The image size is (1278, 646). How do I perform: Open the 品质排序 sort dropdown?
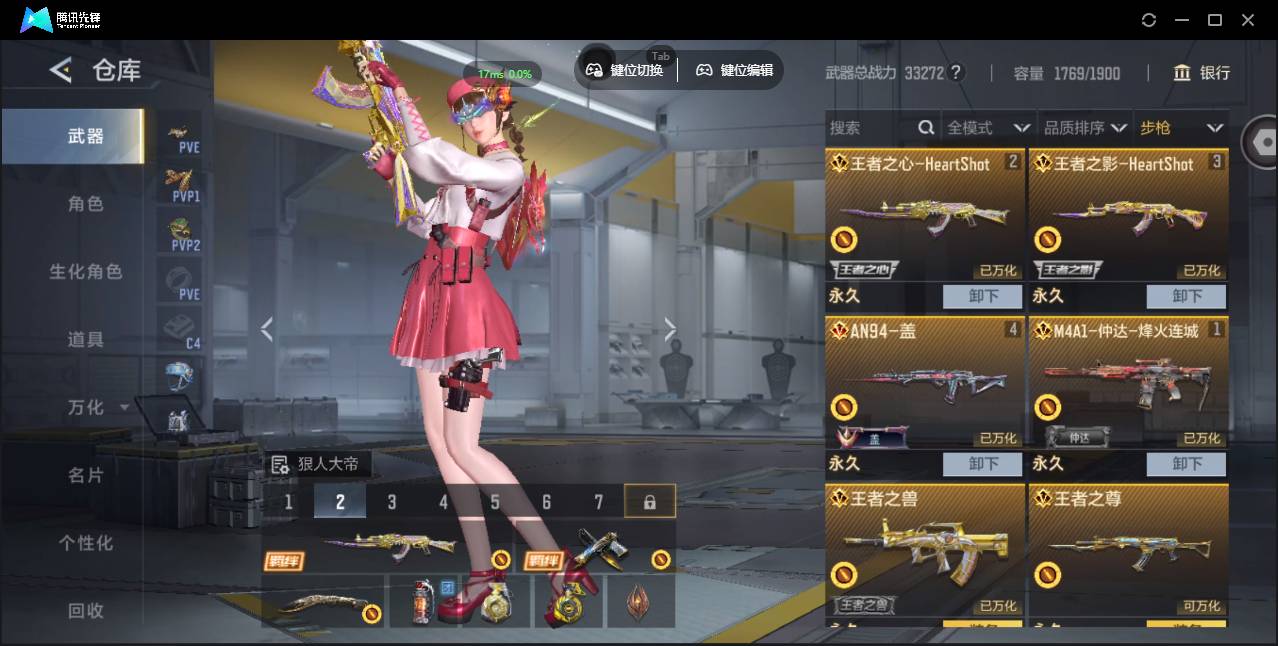[1085, 128]
